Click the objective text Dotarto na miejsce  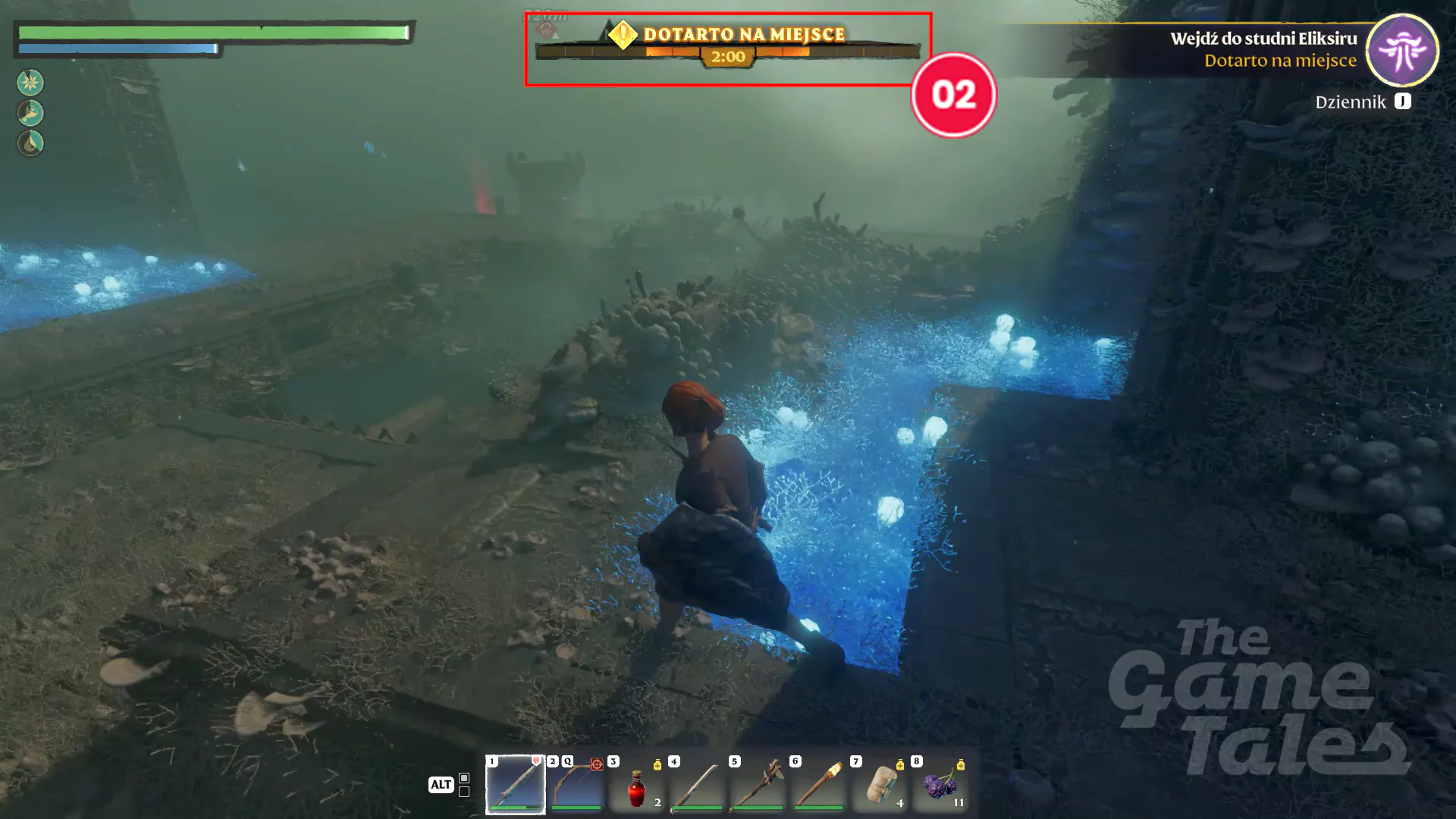[x=1280, y=62]
